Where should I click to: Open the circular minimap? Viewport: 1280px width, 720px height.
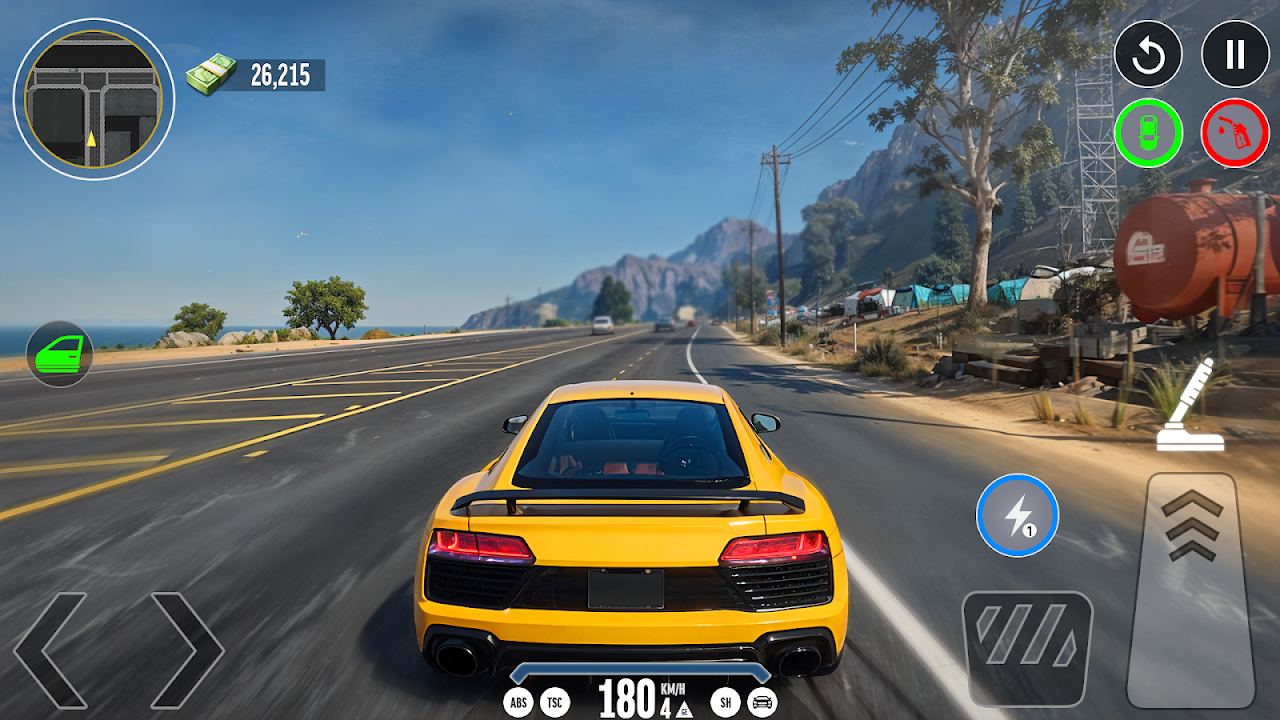pyautogui.click(x=94, y=99)
